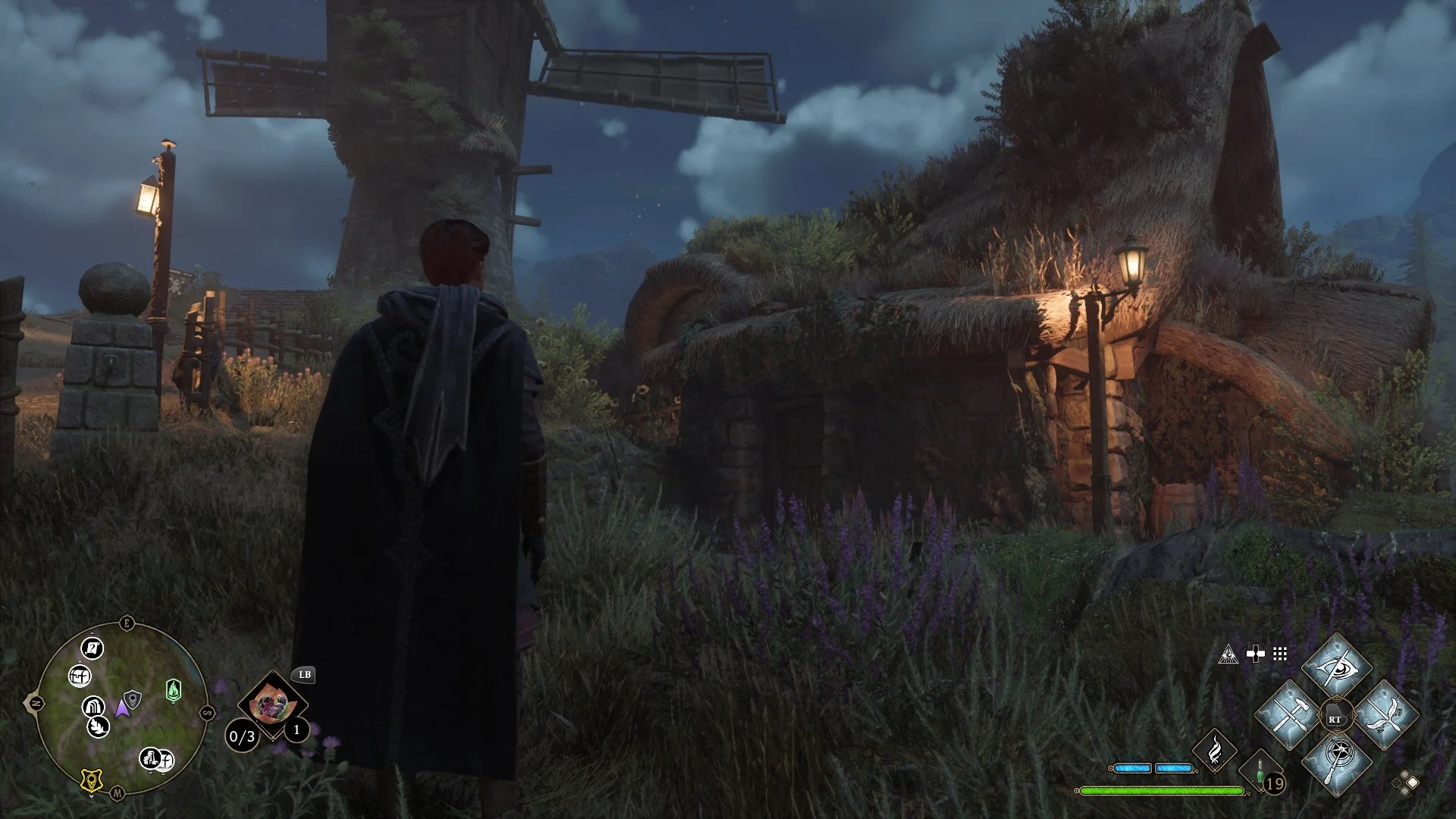The width and height of the screenshot is (1456, 819).
Task: Select the grey shield waypoint marker
Action: [133, 698]
